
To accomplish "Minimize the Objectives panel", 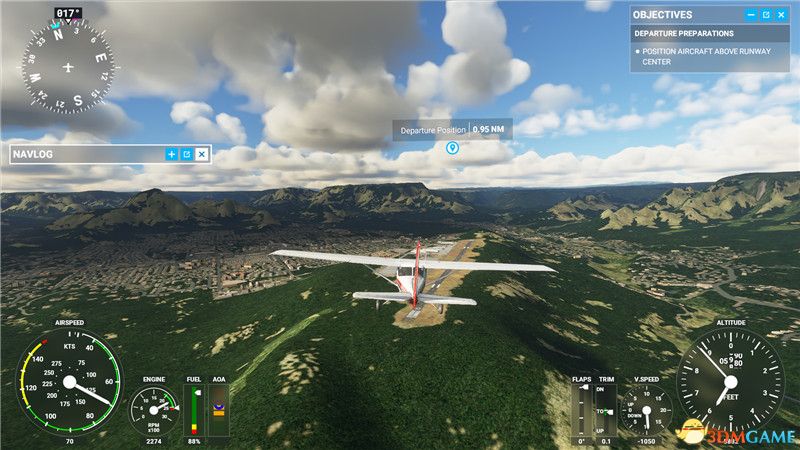I will (751, 15).
